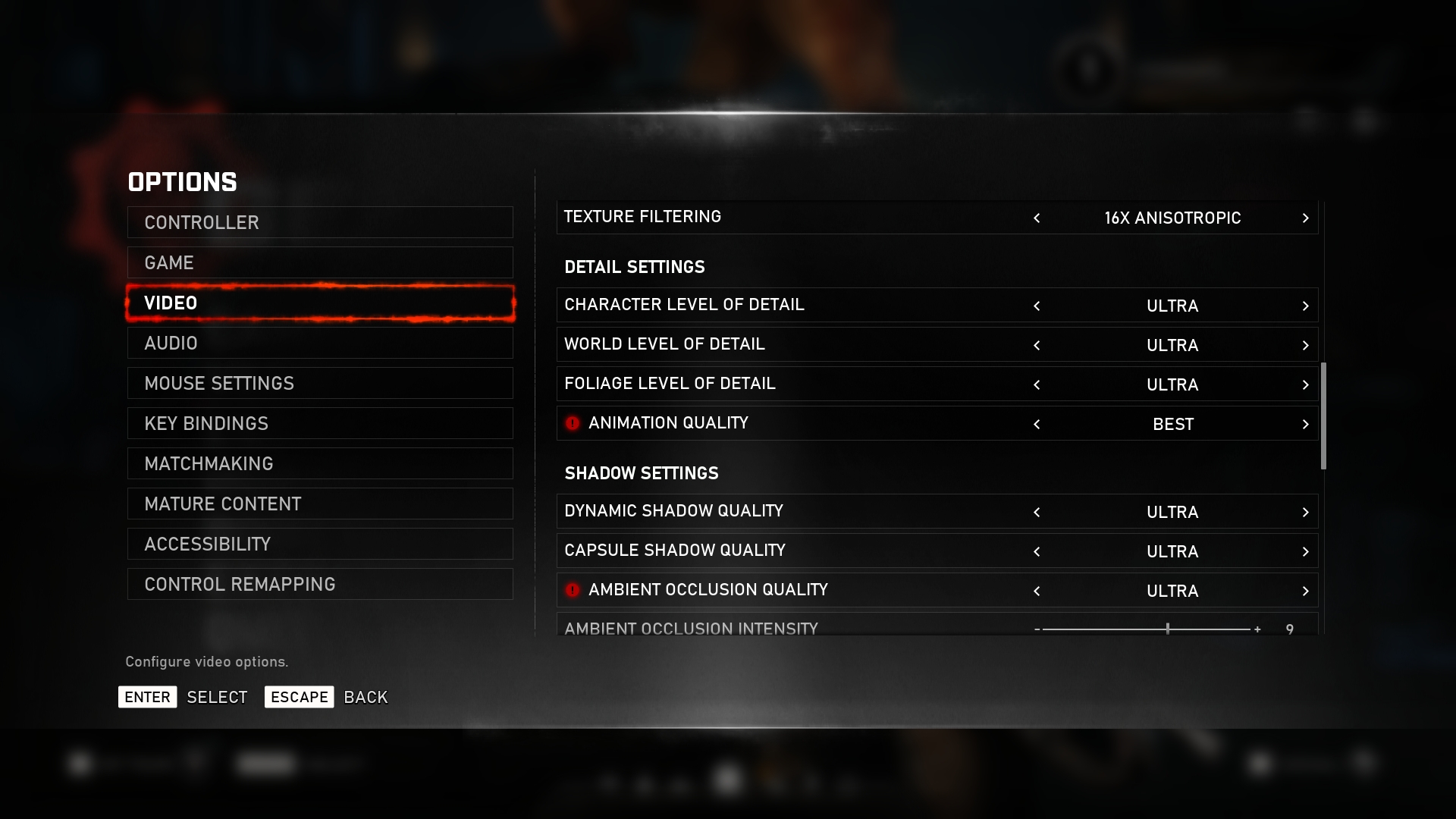The image size is (1456, 819).
Task: Select the highlighted Video category
Action: [319, 303]
